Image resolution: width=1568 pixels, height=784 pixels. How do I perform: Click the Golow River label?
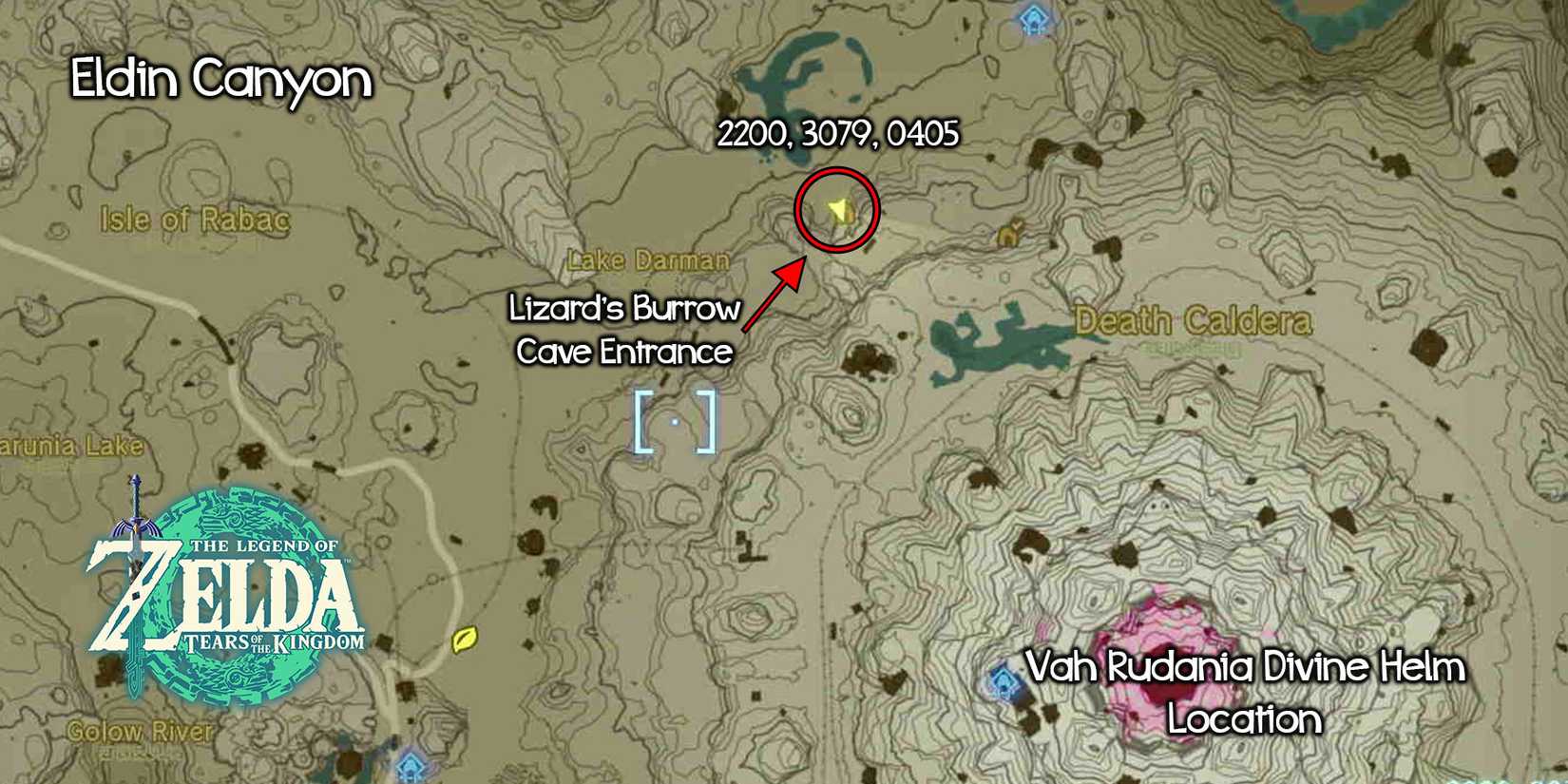139,731
